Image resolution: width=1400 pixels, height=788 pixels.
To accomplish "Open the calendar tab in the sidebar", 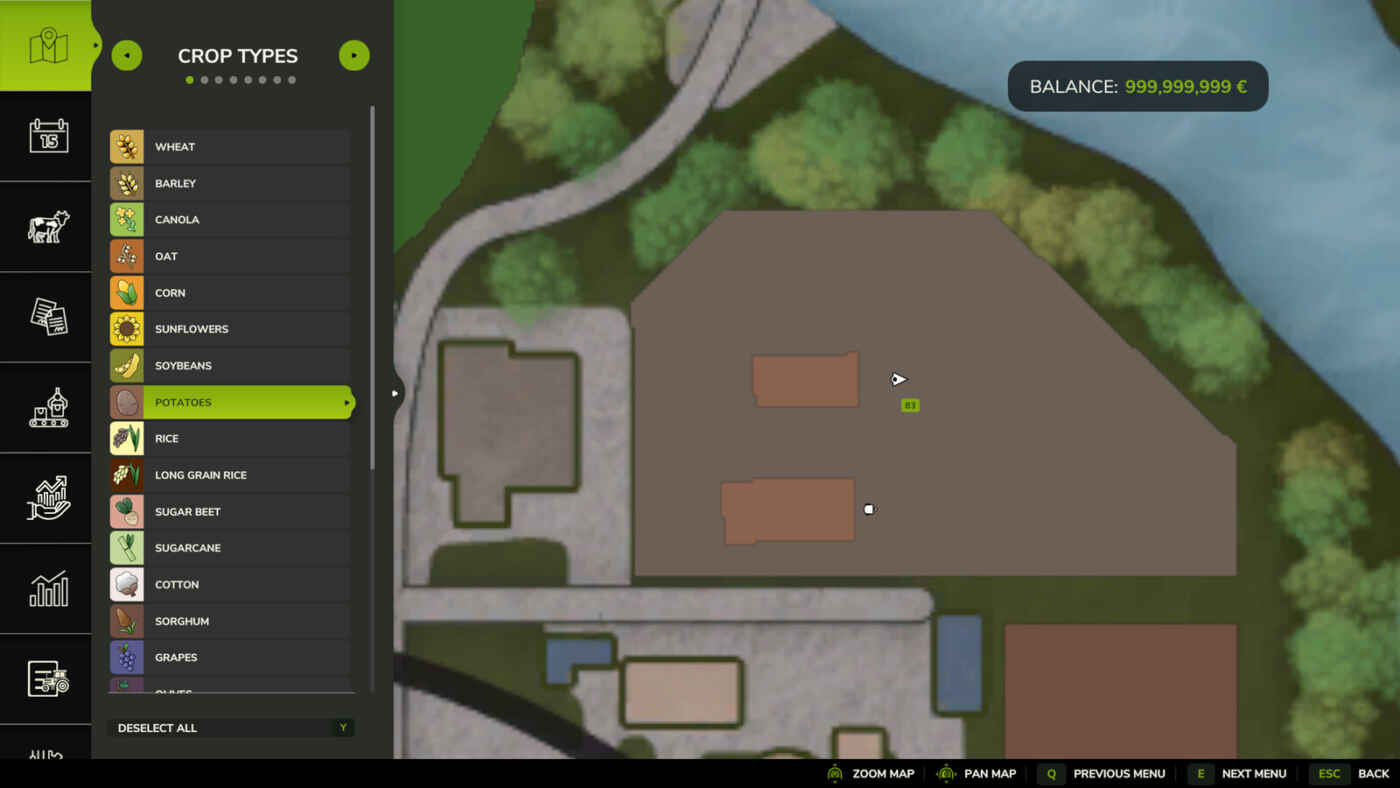I will pos(47,136).
